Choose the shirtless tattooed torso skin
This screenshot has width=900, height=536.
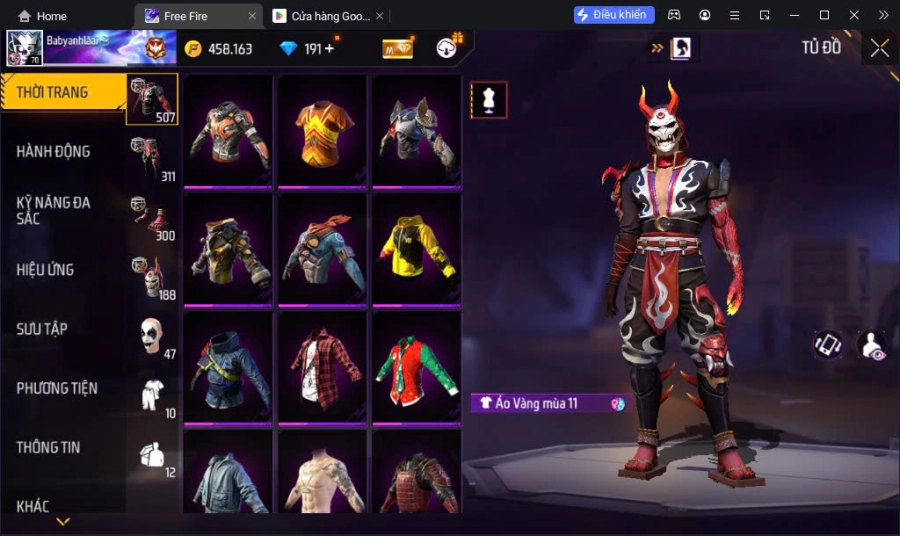point(322,476)
